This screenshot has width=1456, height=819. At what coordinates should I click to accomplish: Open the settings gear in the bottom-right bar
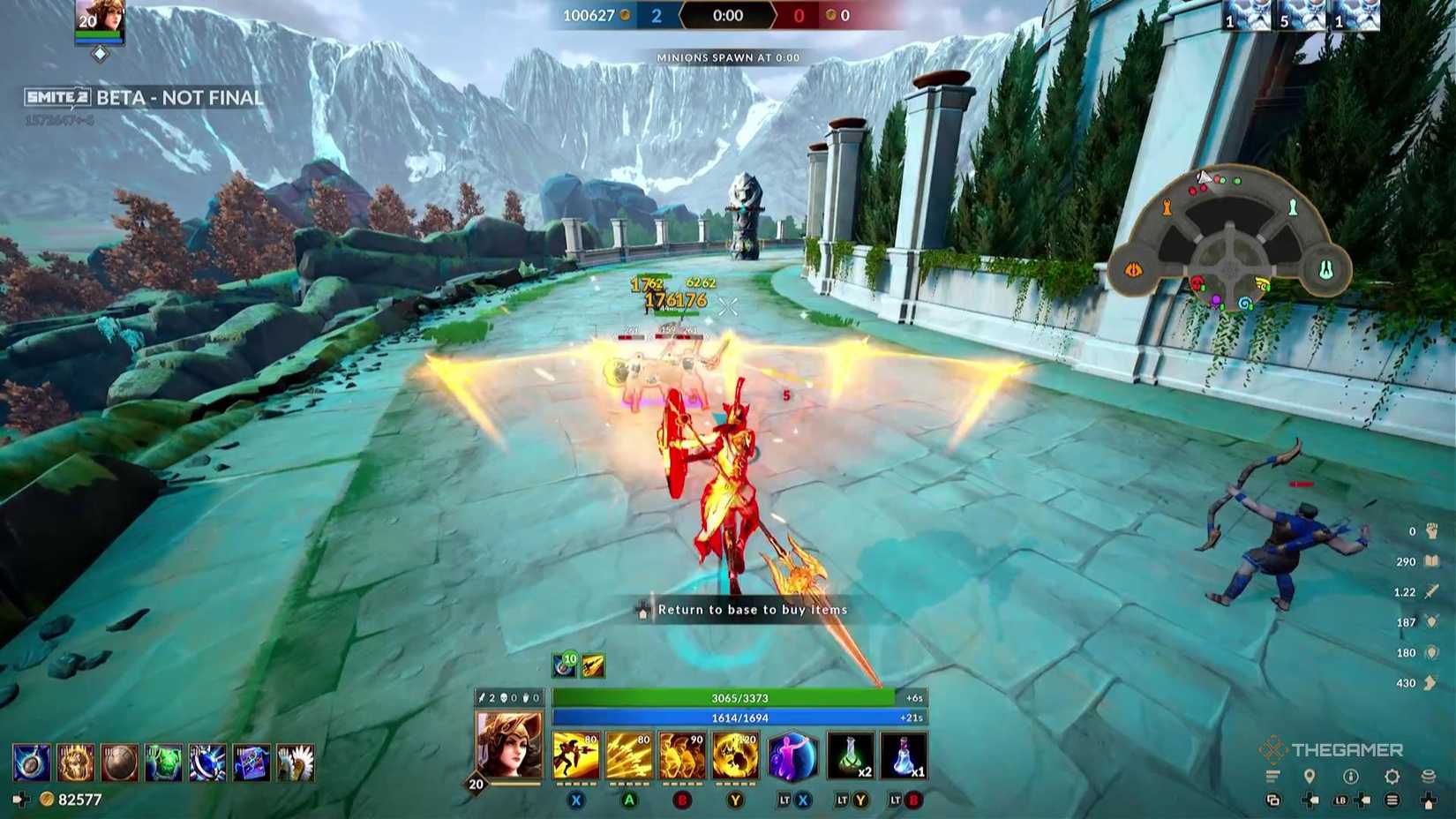(1392, 777)
